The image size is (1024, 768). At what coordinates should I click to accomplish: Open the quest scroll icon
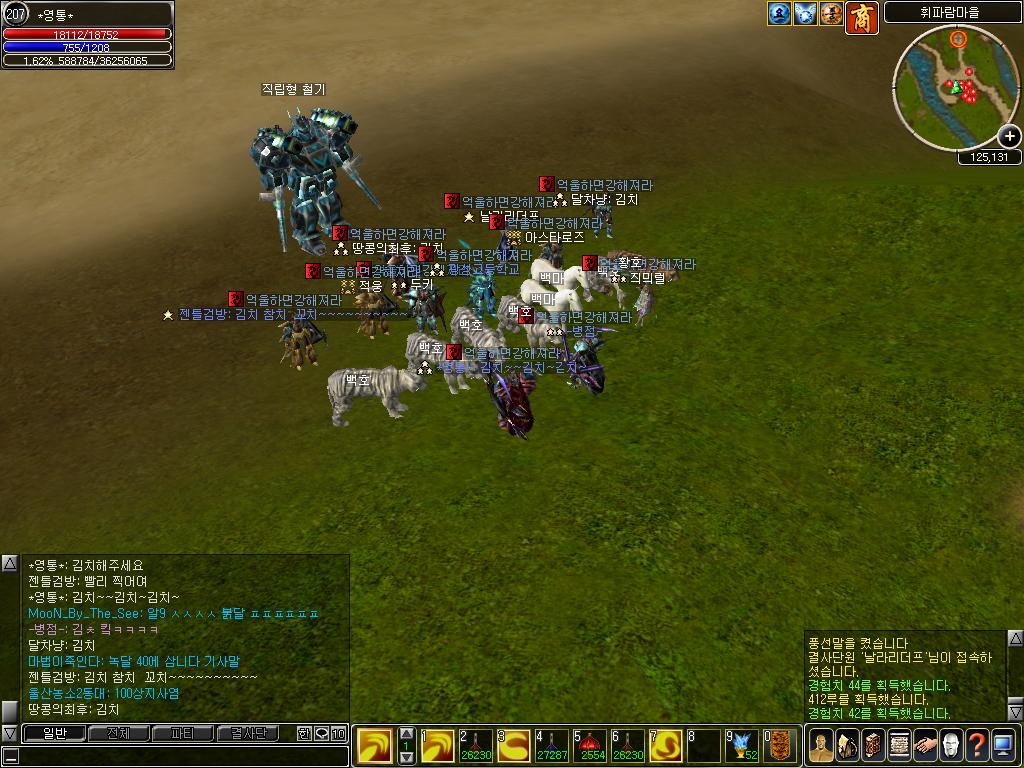click(x=899, y=746)
